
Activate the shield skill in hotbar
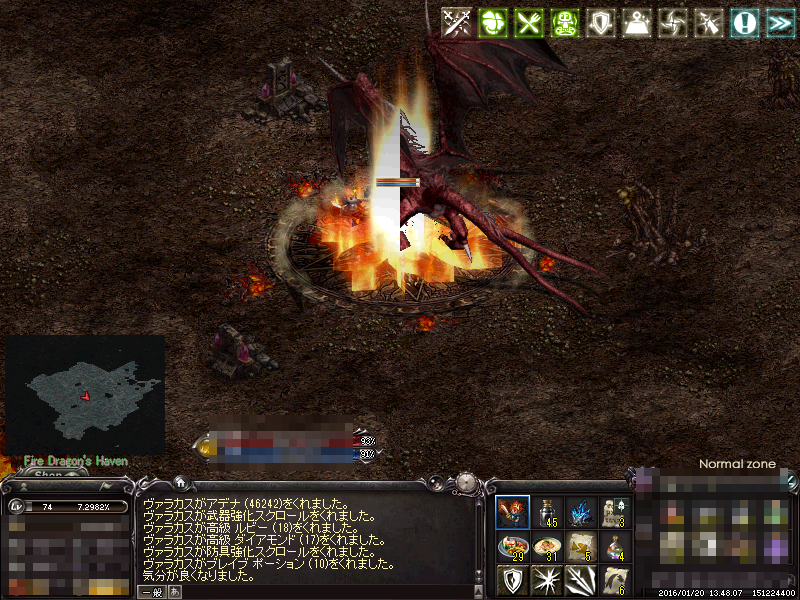click(x=513, y=580)
